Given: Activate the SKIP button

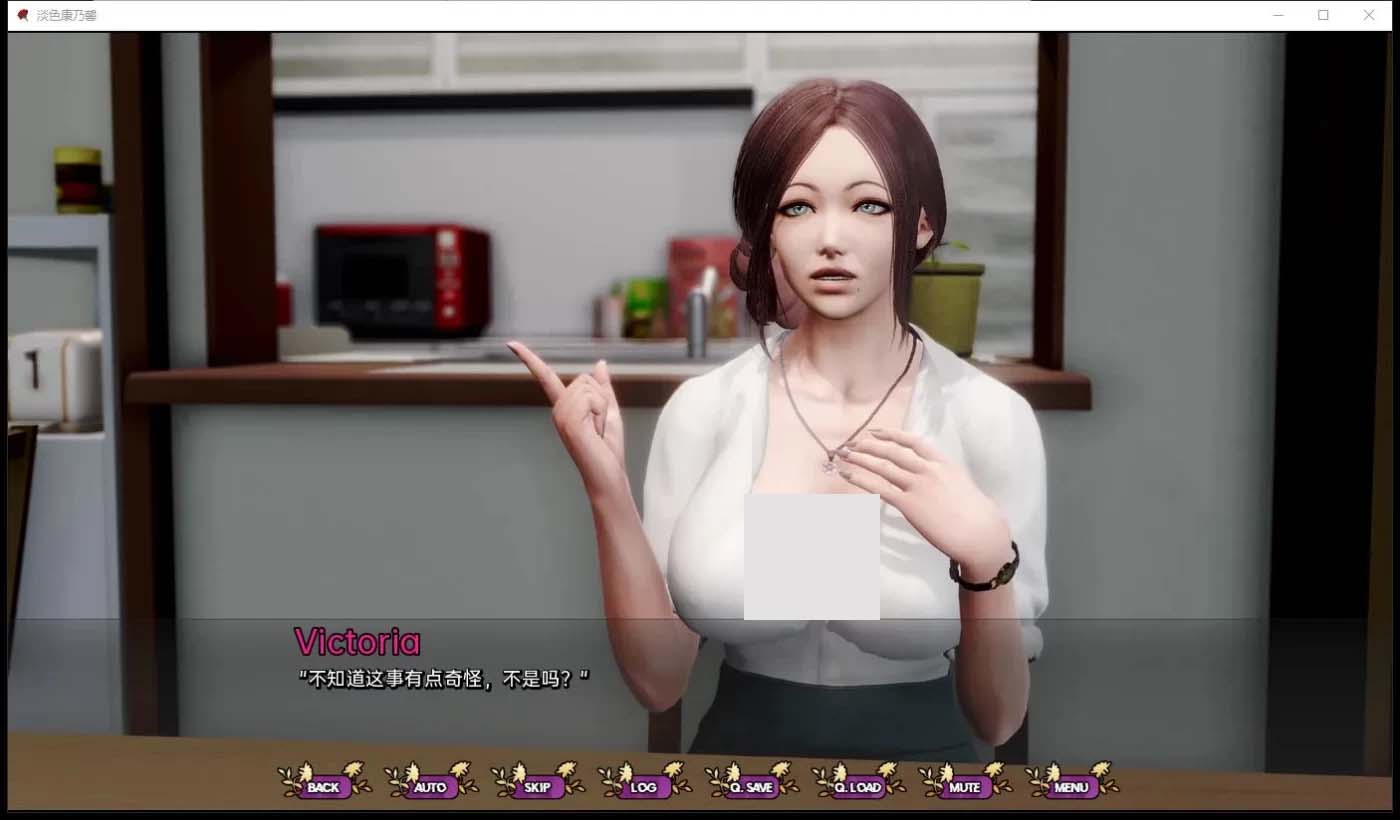Looking at the screenshot, I should [537, 787].
